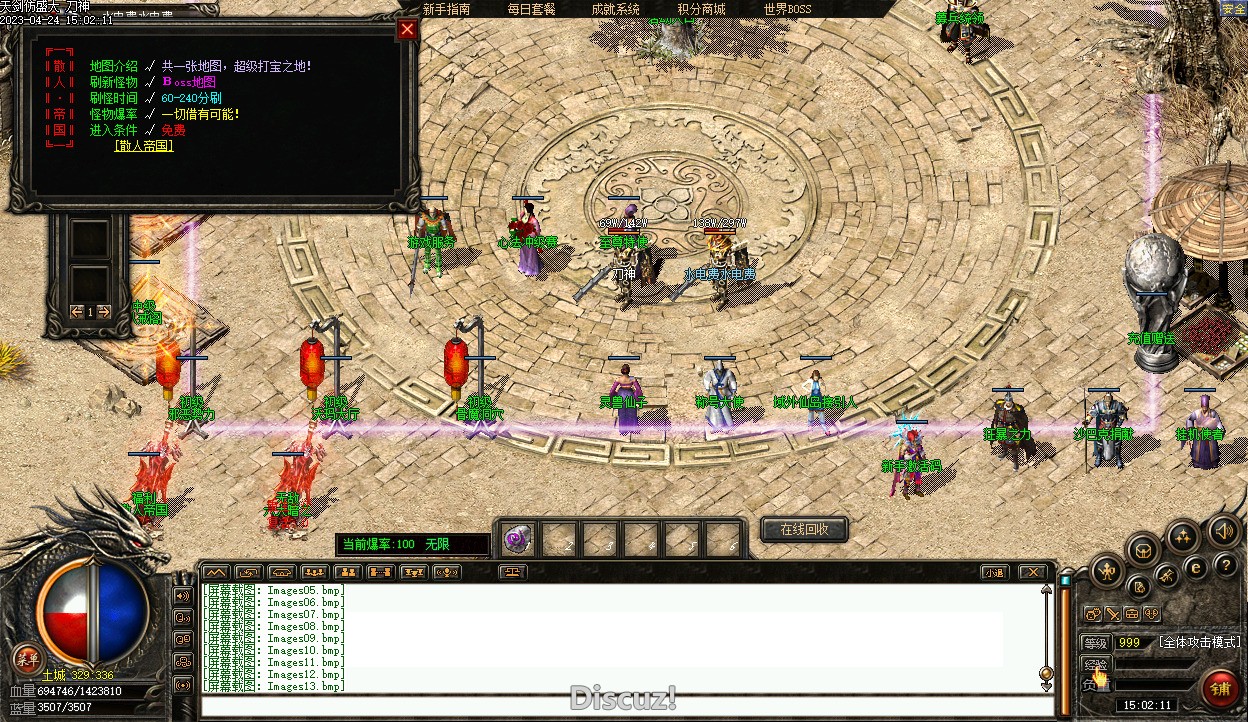Click the [散人帝国] link in the dialog
This screenshot has width=1248, height=722.
click(144, 146)
